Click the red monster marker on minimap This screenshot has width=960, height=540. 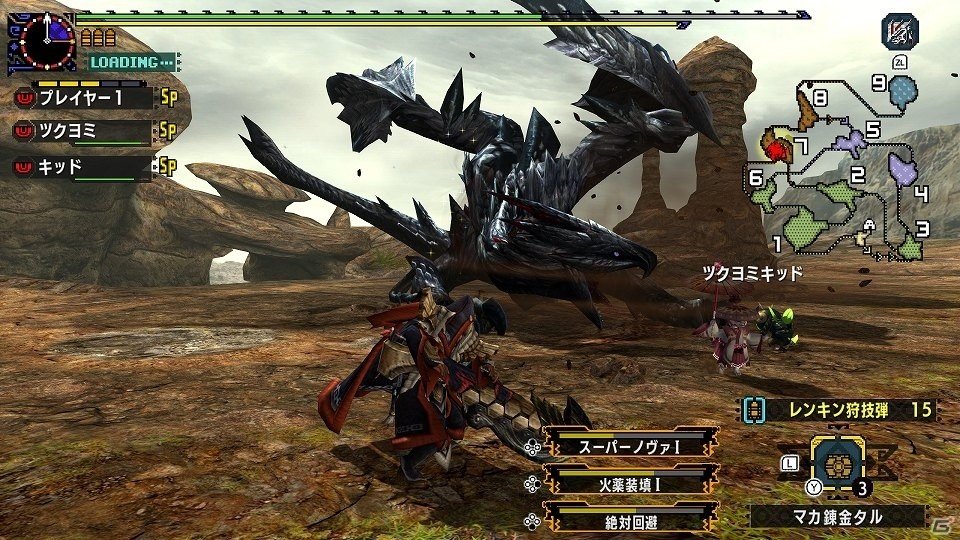click(776, 150)
